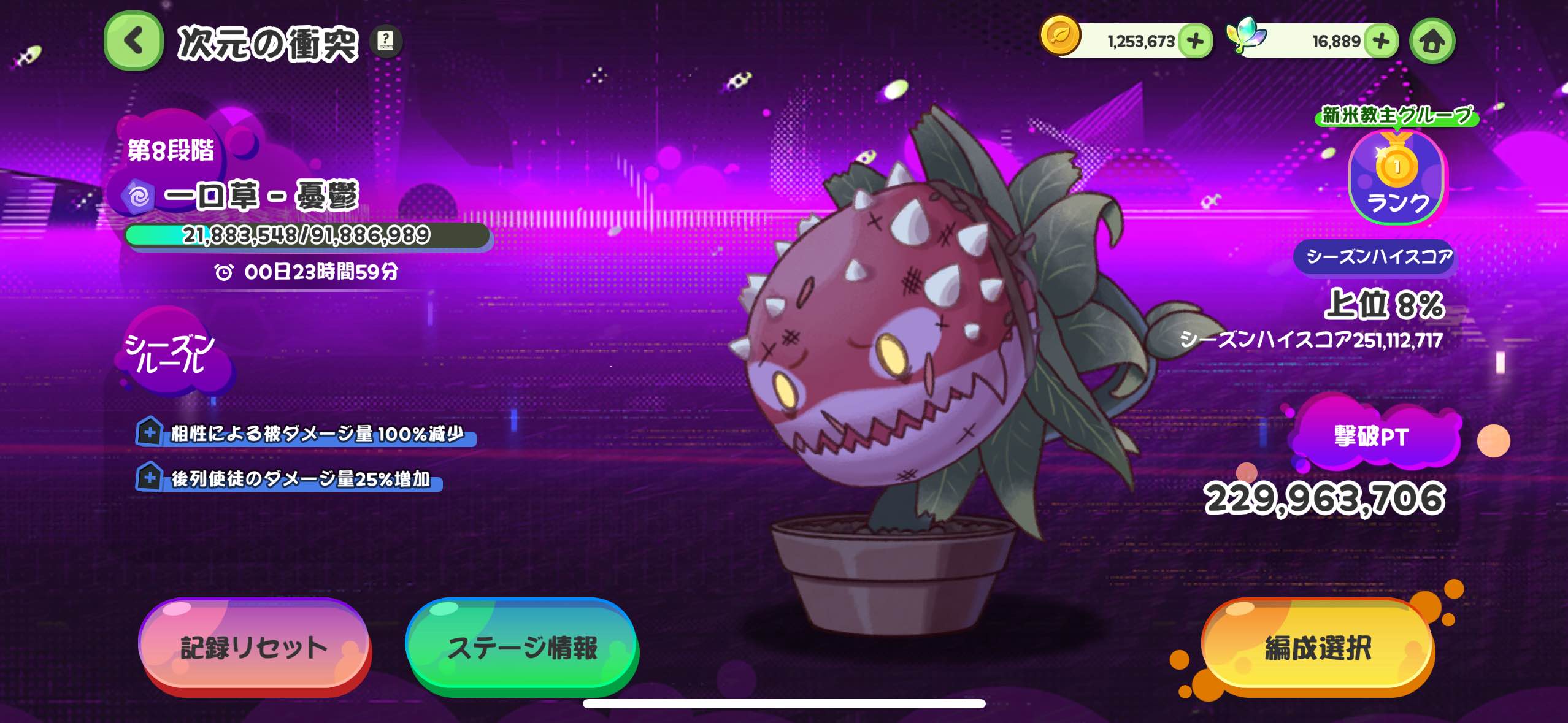
Task: Expand the 相性による被ダメージ量 rule
Action: 149,432
